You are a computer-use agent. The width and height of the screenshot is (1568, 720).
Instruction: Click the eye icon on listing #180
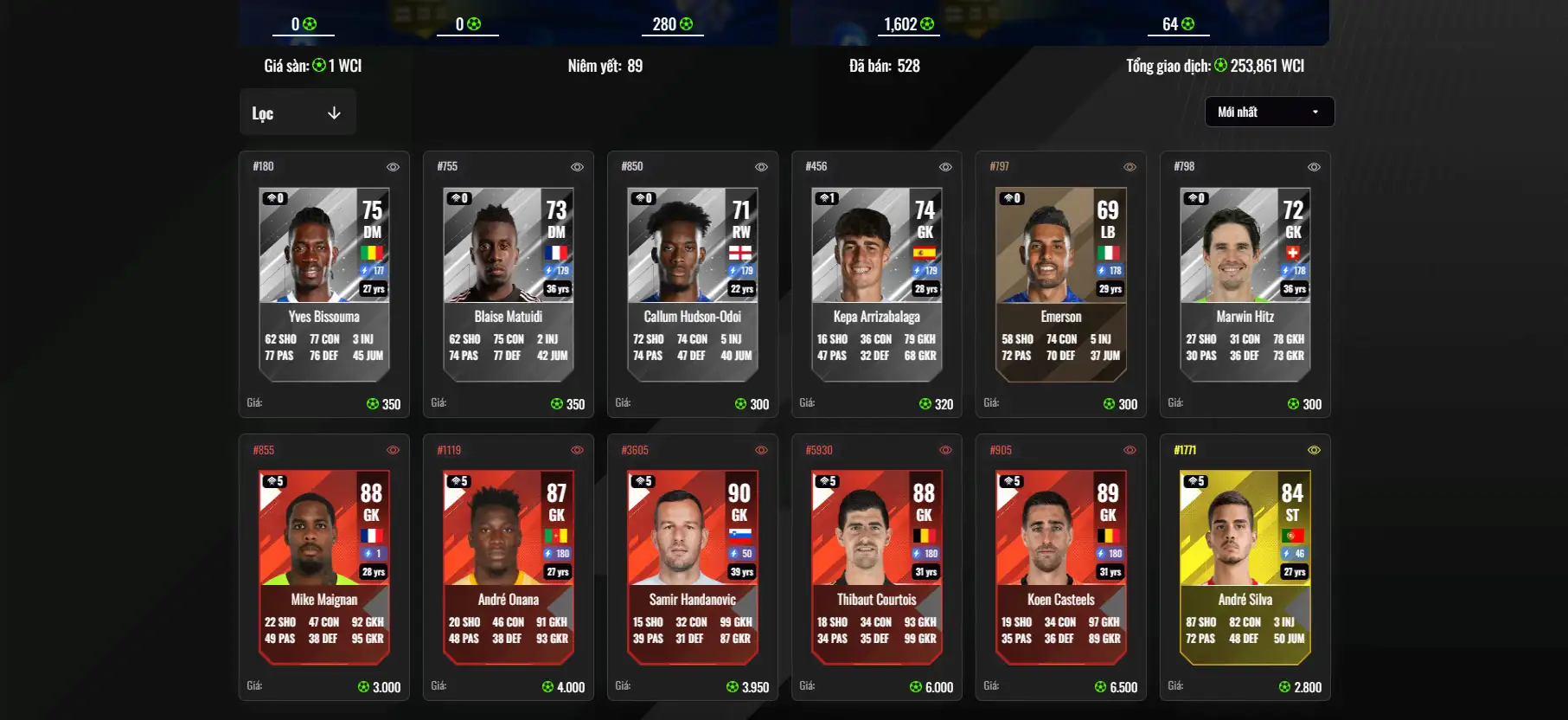coord(393,167)
